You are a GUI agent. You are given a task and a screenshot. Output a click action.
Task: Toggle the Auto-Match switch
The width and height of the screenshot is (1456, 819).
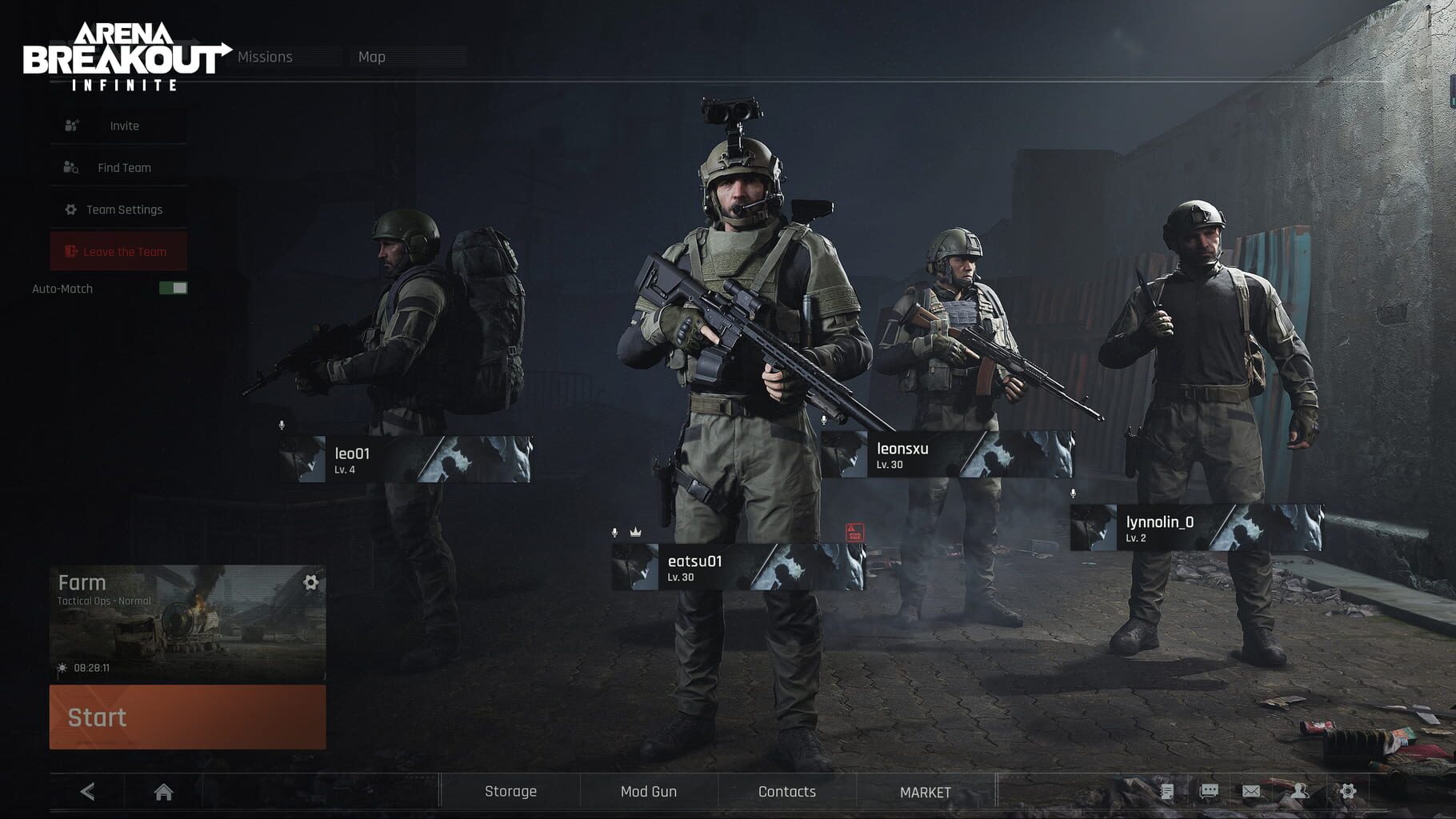(x=174, y=289)
